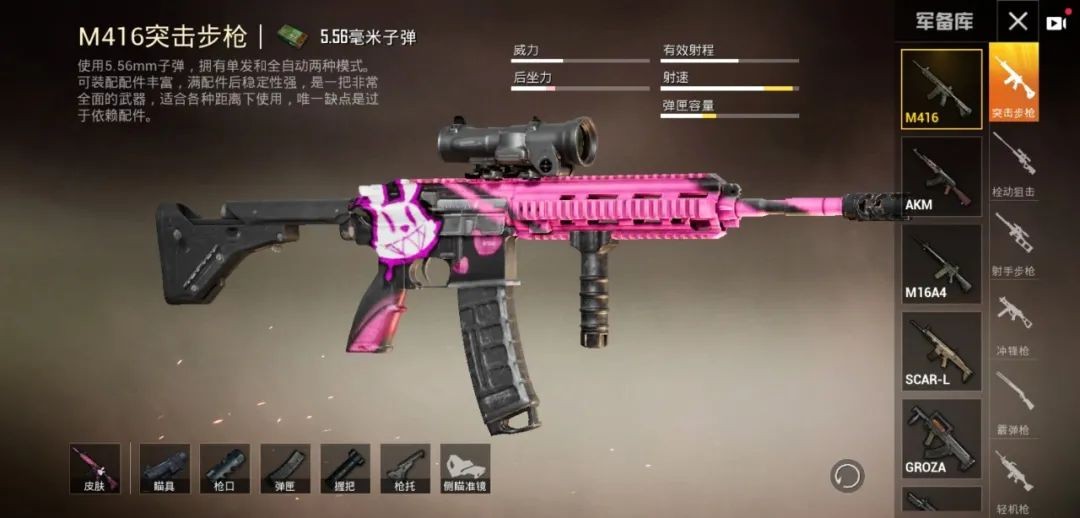The height and width of the screenshot is (518, 1080).
Task: Select the 瞄具 scope attachment slot
Action: click(164, 468)
